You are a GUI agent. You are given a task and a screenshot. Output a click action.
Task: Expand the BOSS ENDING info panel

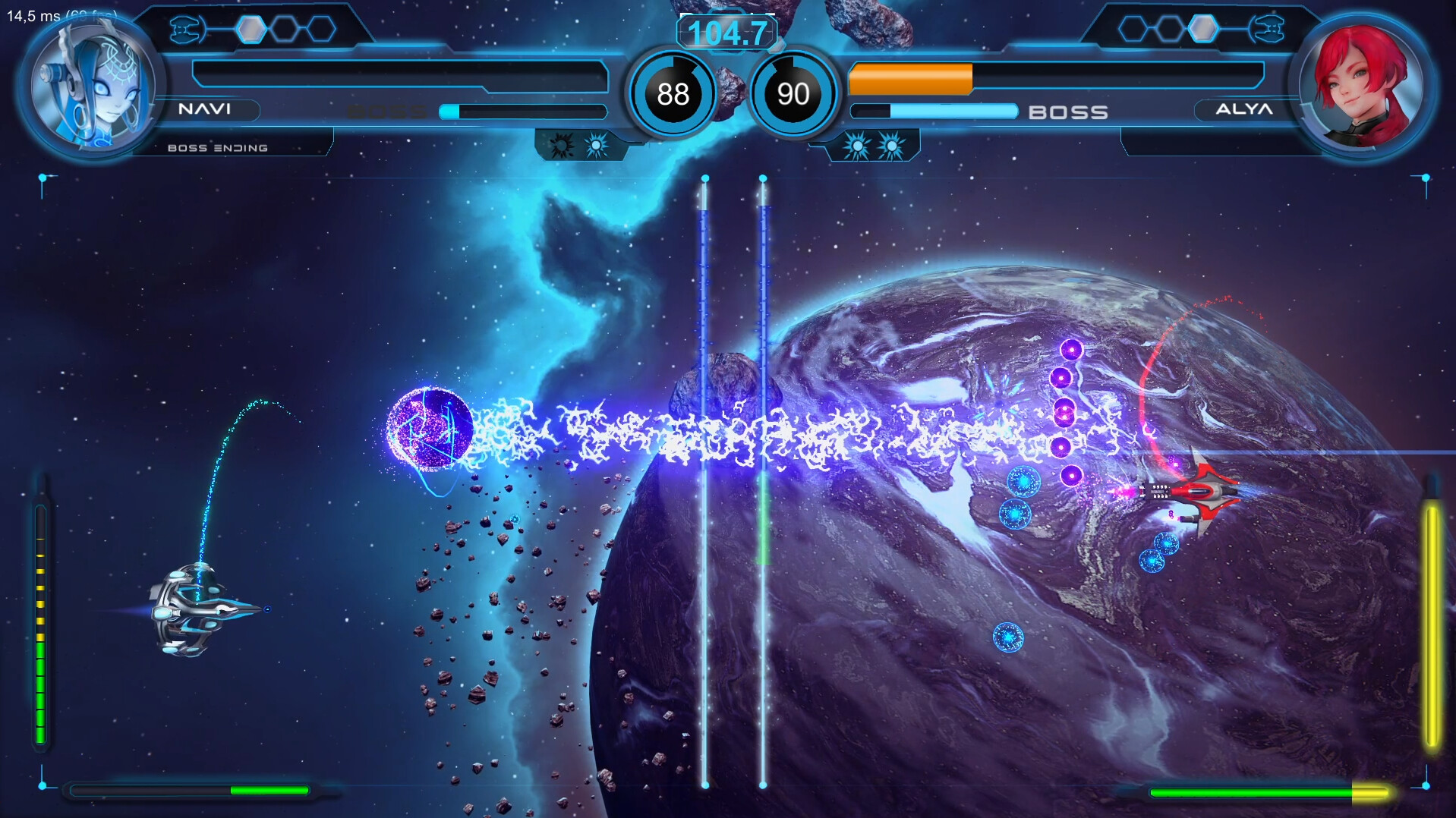tap(216, 147)
